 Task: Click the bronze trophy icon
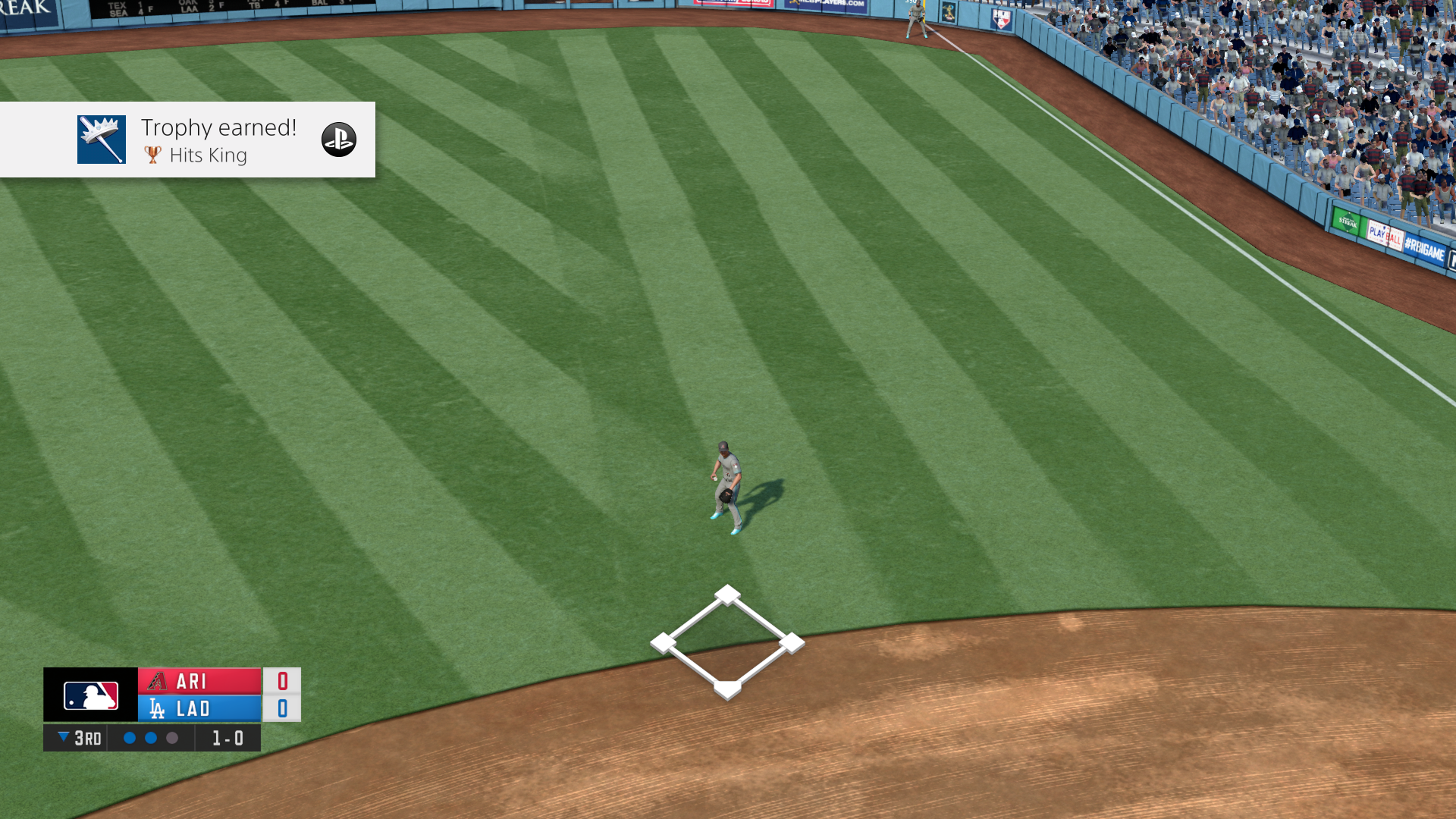(152, 155)
